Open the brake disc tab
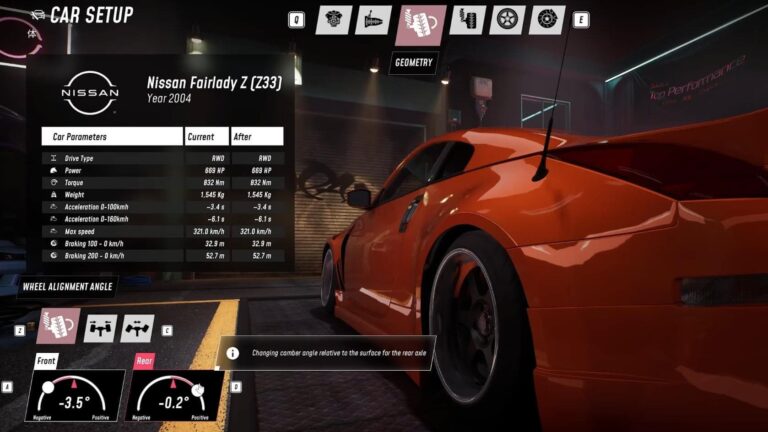Screen dimensions: 768x432 [x=548, y=20]
